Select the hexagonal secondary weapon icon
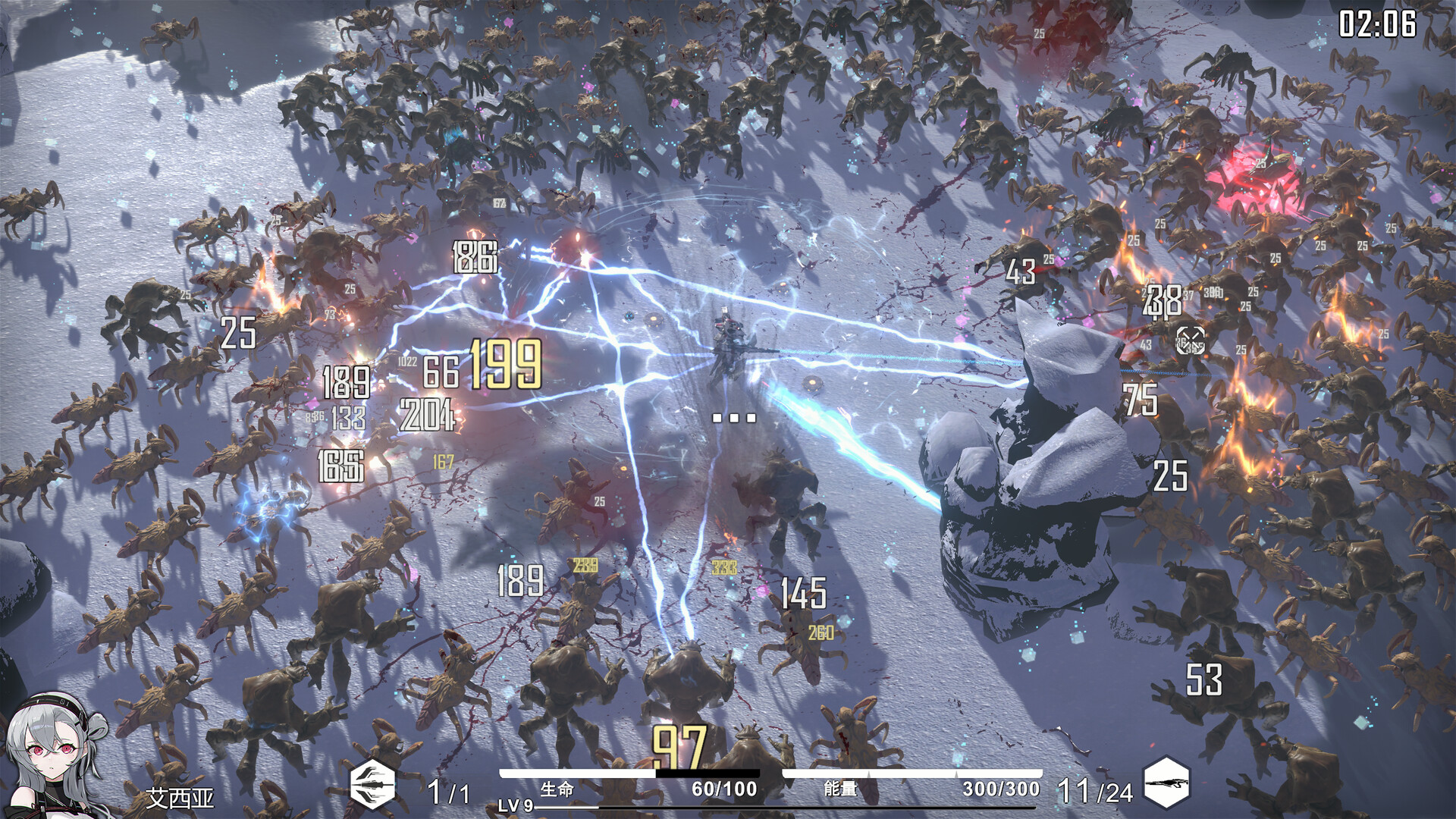The image size is (1456, 819). 372,784
